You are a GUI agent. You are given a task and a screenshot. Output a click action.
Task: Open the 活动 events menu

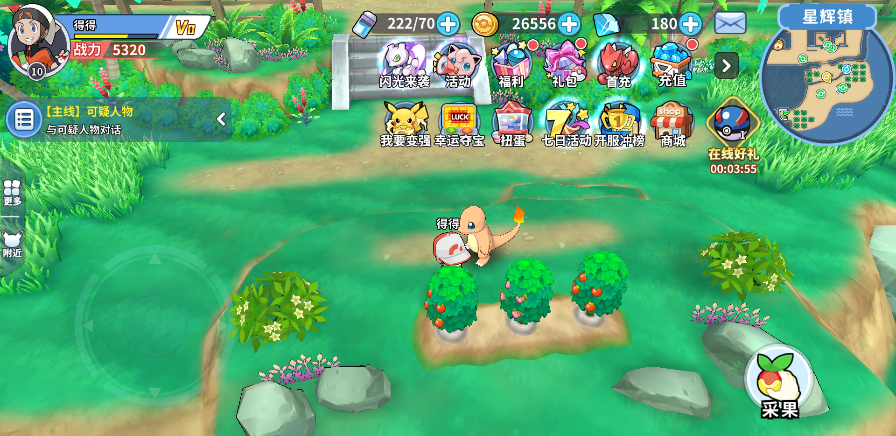458,62
